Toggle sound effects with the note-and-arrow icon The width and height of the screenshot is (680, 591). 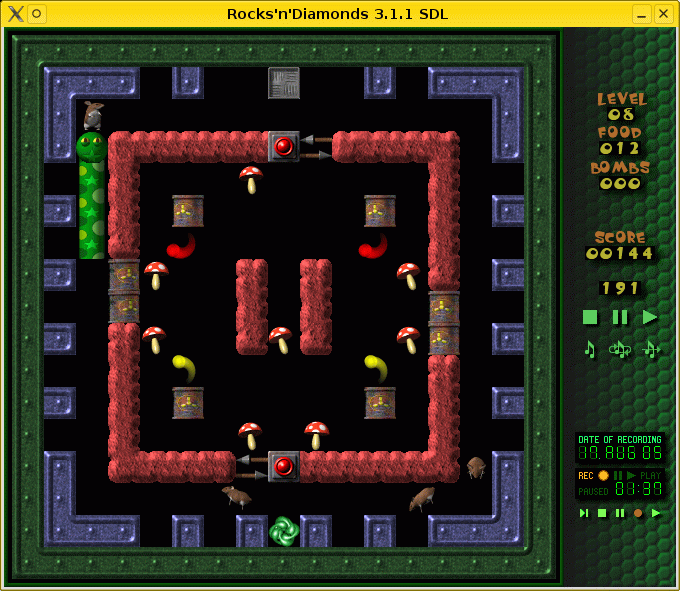(x=651, y=349)
